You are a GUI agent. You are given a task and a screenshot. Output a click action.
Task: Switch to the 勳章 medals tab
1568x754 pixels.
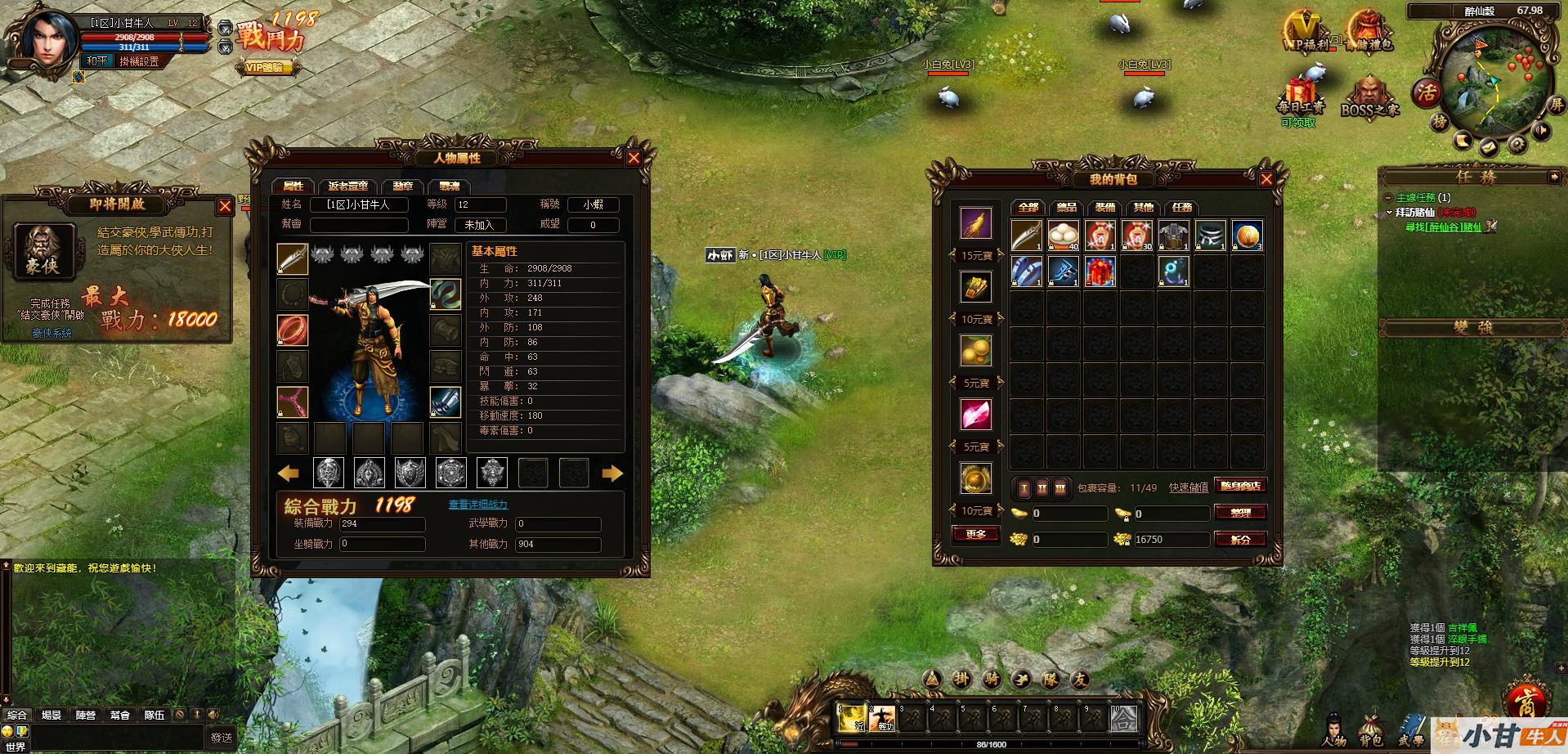click(402, 186)
